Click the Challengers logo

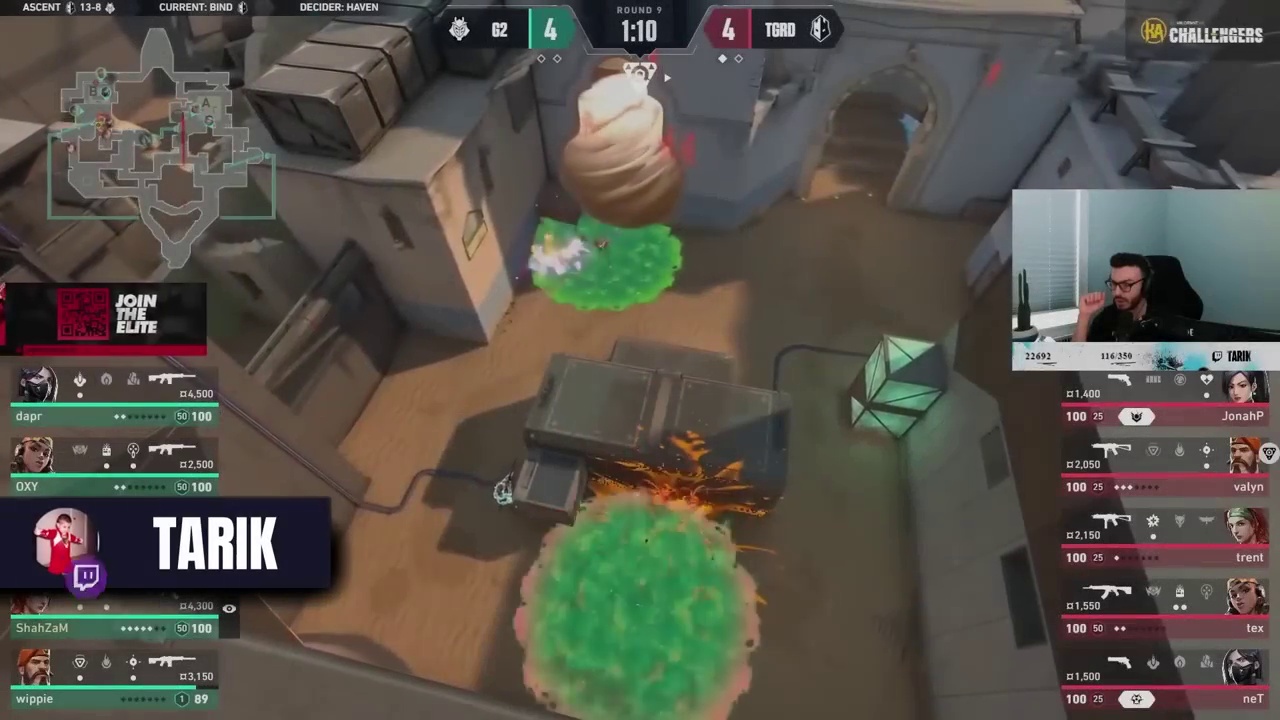1202,33
